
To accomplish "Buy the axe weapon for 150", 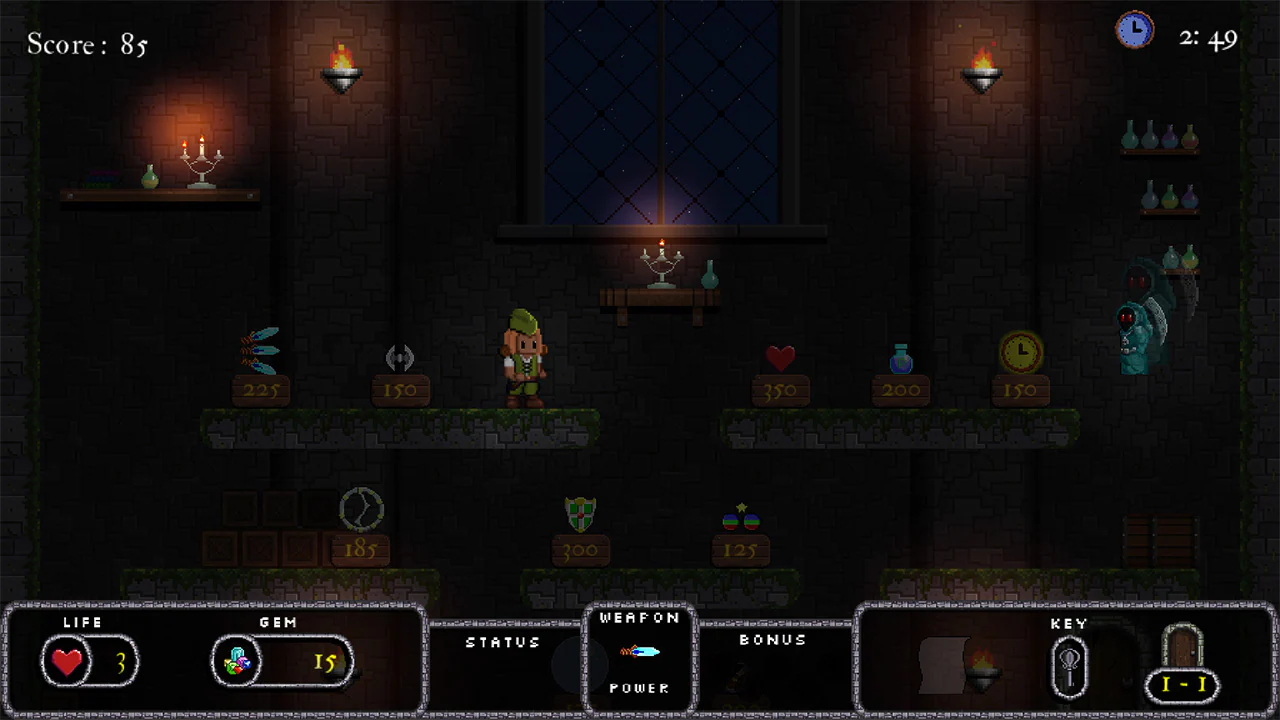I will 401,357.
